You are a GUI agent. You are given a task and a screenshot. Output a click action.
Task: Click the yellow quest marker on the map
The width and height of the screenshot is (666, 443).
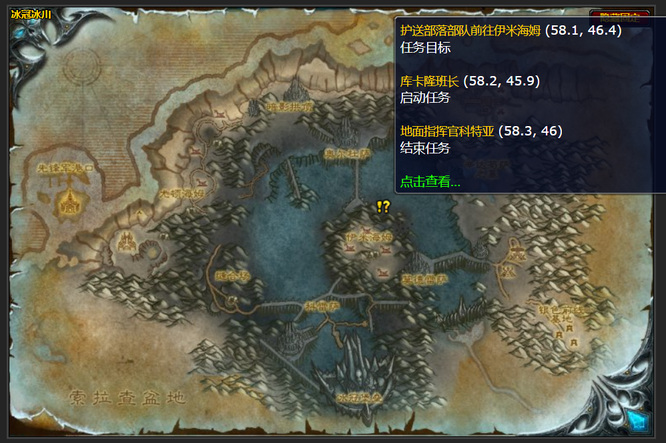tap(383, 207)
